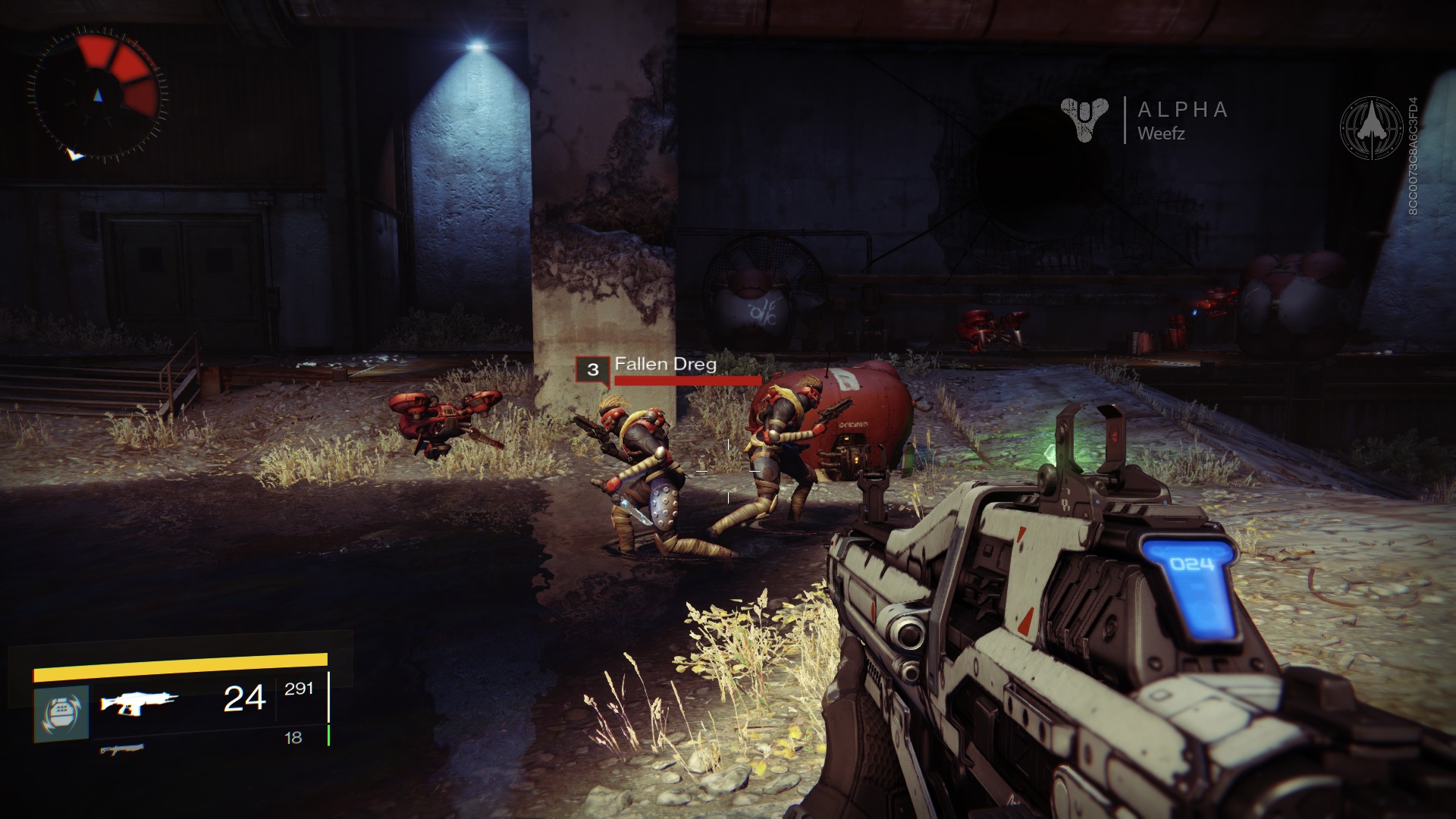
Task: Click the motion tracker radar
Action: click(97, 94)
